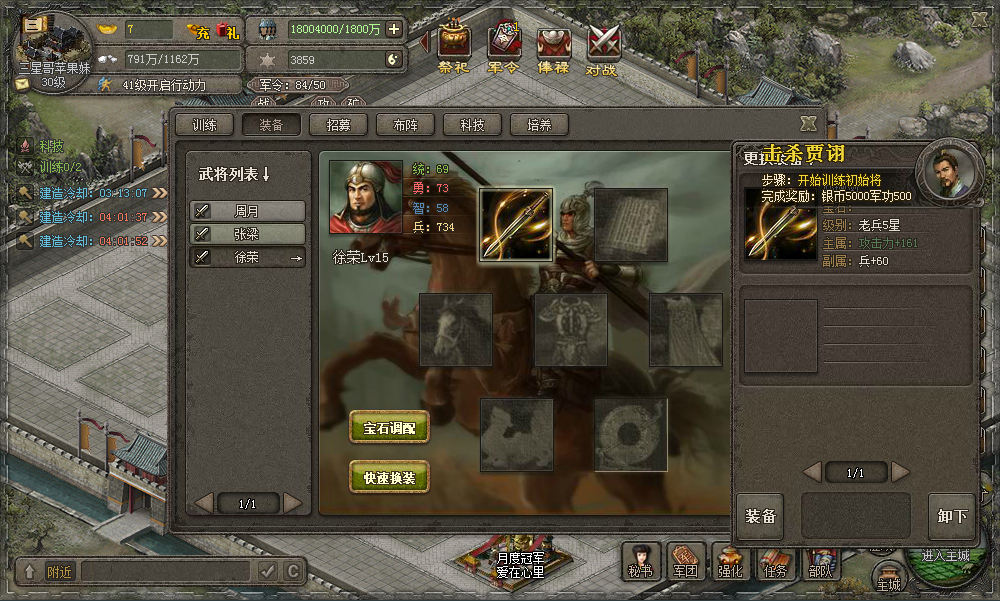Select general 周月 in the list
1000x601 pixels.
248,211
